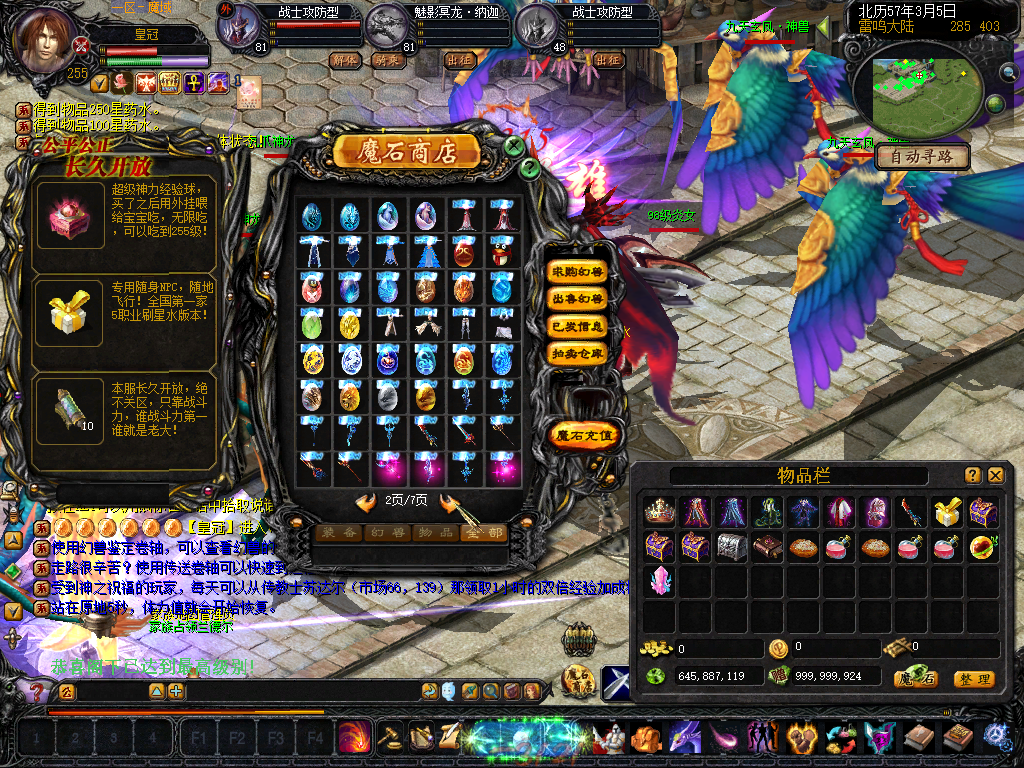Select the pink crystal in inventory

click(659, 580)
